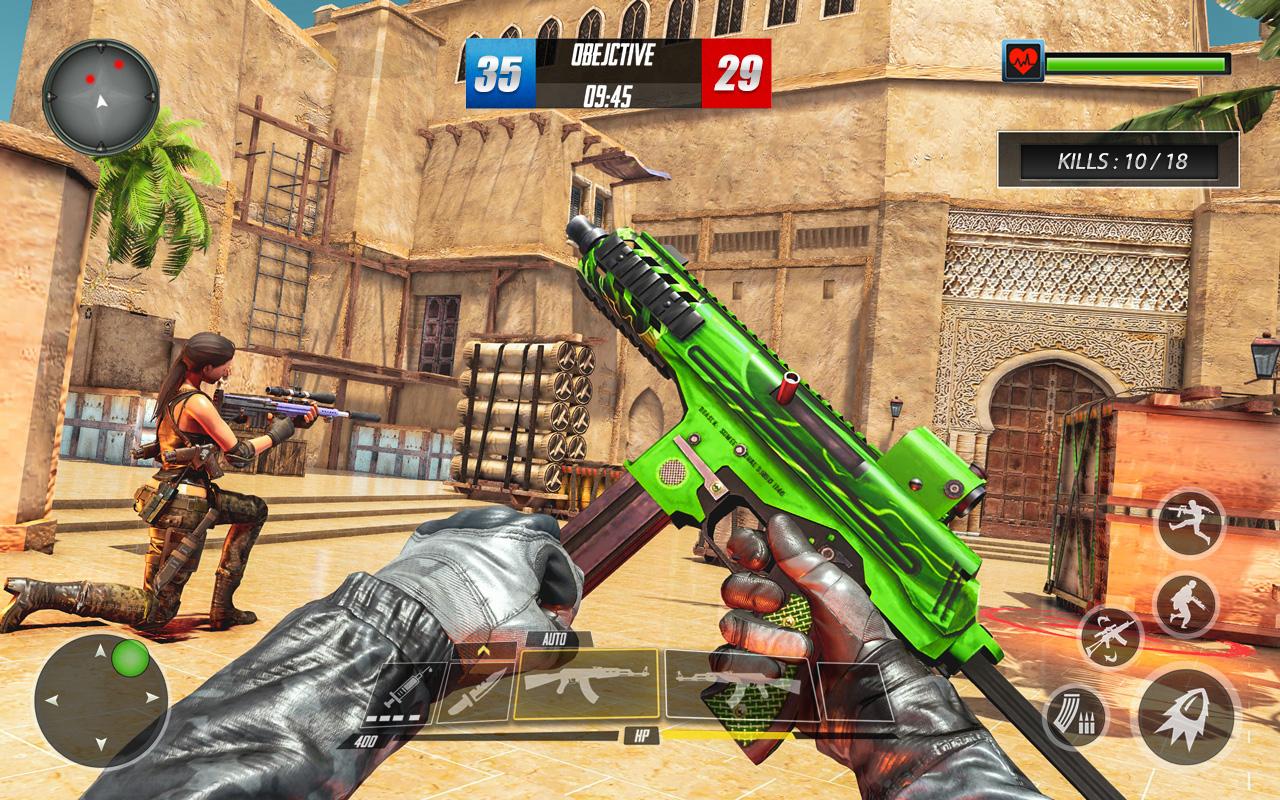Choose the highlighted AK-47 weapon slot
Image resolution: width=1280 pixels, height=800 pixels.
pos(585,684)
